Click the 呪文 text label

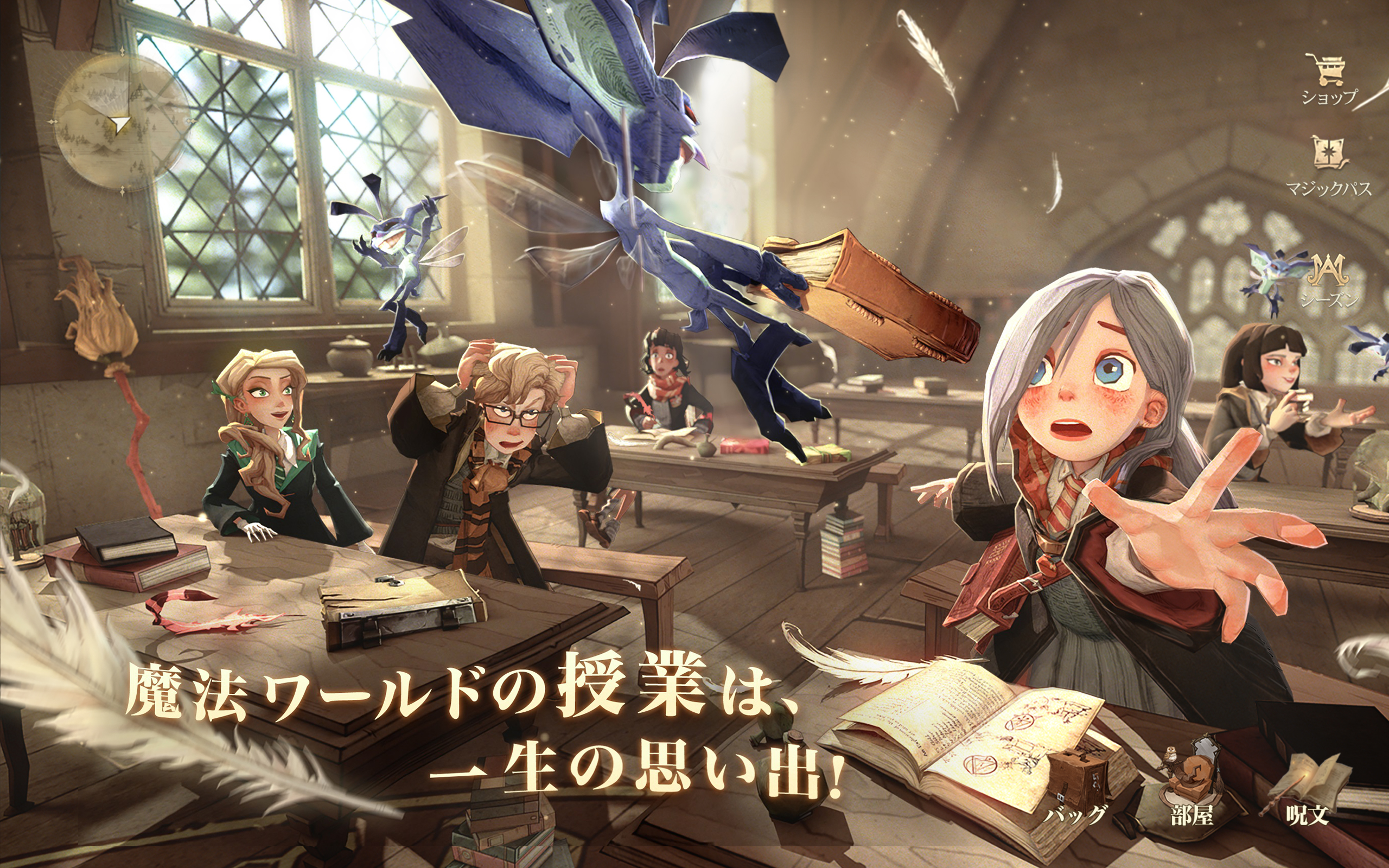coord(1308,815)
